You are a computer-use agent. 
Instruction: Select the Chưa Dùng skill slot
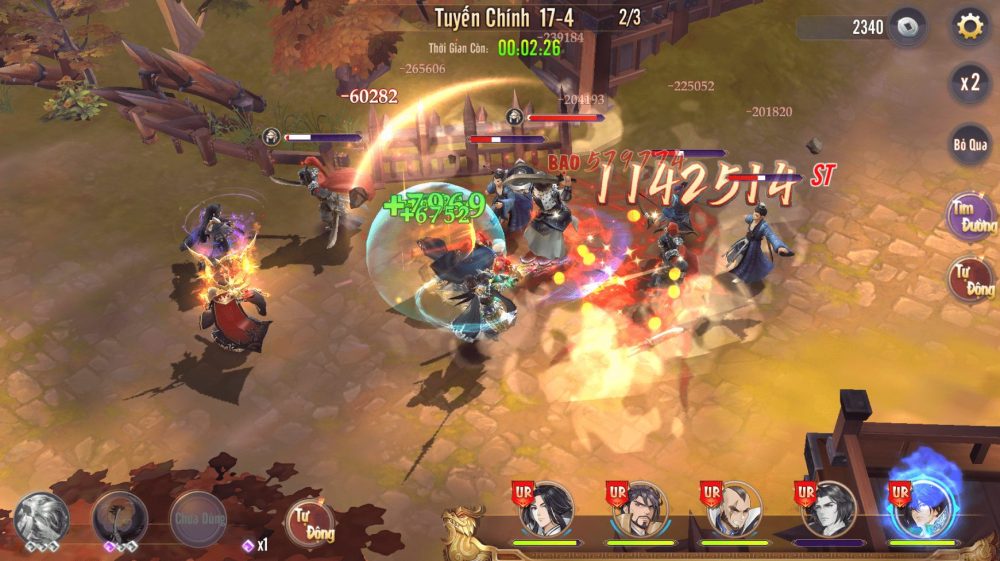[198, 517]
